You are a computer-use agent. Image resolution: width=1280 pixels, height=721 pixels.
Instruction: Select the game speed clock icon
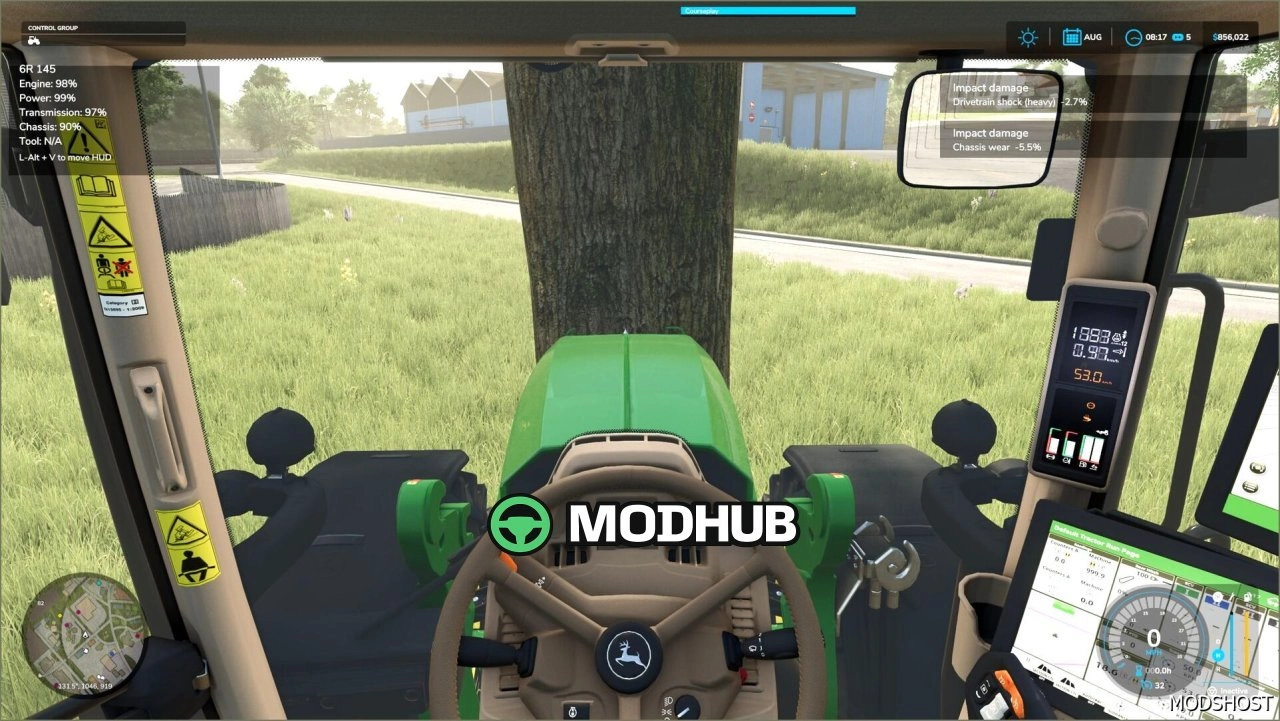[x=1134, y=36]
